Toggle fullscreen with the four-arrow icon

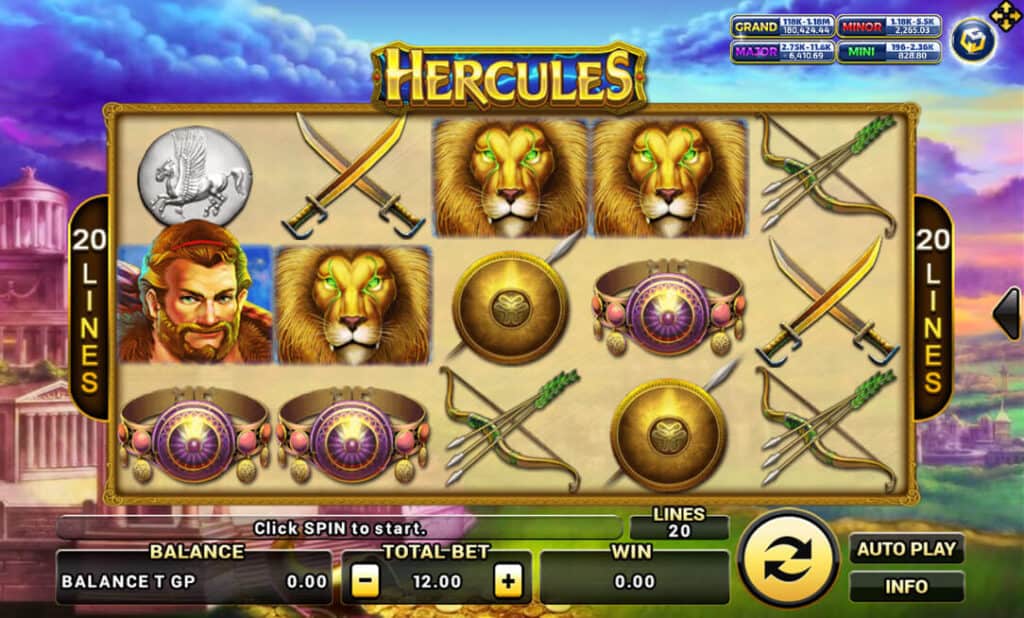tap(1004, 15)
